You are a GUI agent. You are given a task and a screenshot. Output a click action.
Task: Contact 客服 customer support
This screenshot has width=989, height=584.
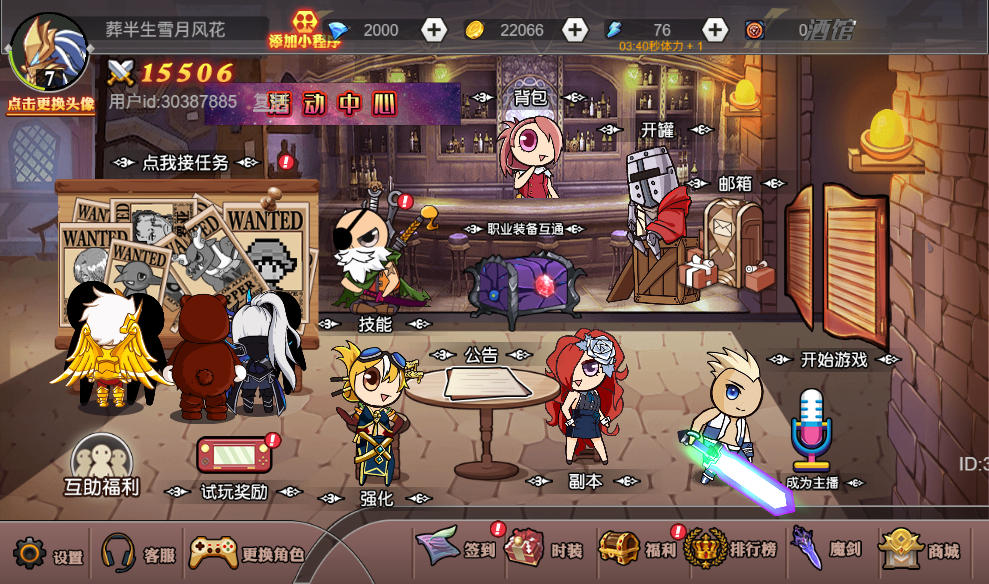click(x=137, y=554)
